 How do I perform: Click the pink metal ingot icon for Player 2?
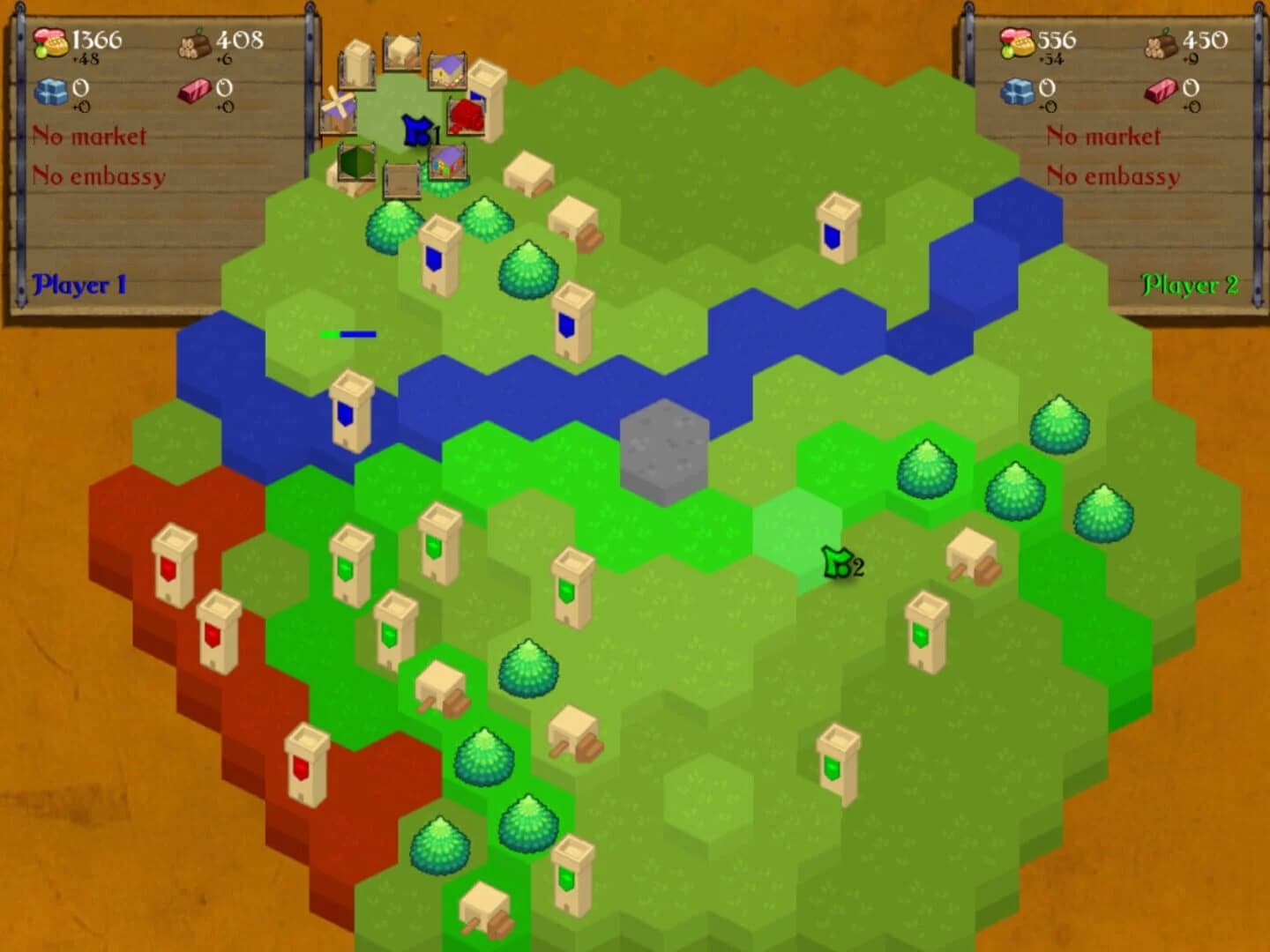coord(1158,91)
